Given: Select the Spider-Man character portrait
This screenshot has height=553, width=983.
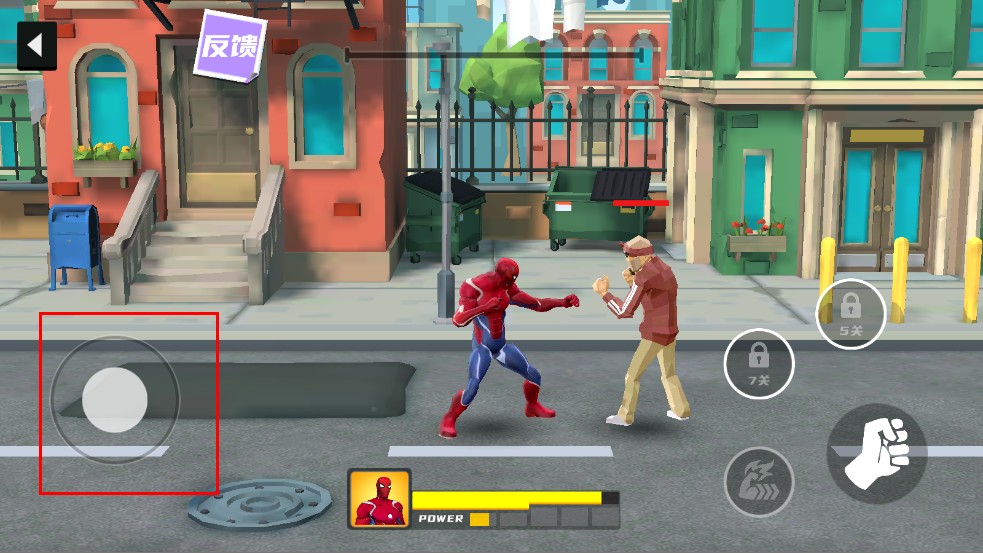Looking at the screenshot, I should [379, 498].
